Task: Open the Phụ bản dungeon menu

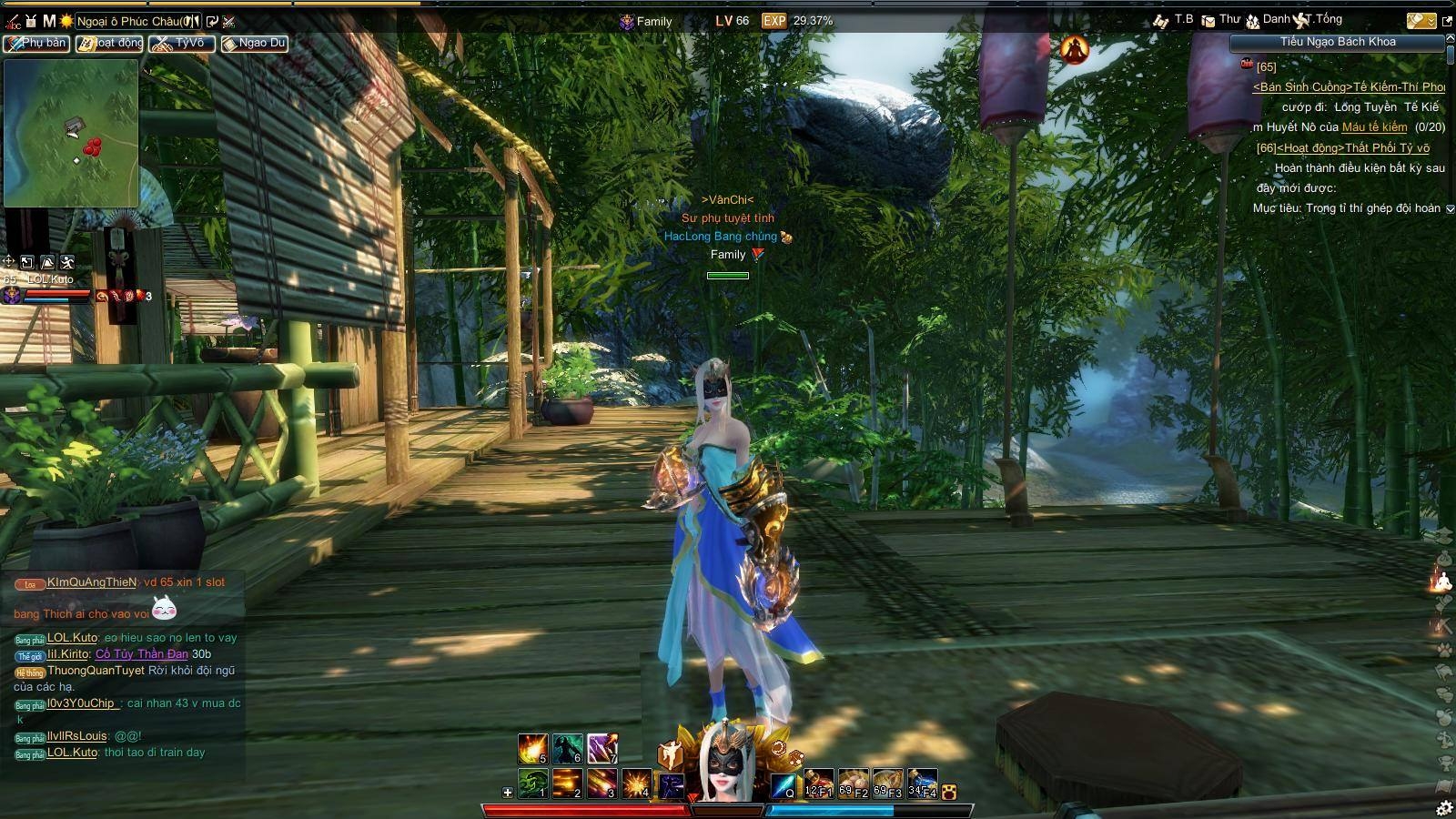Action: pos(36,43)
